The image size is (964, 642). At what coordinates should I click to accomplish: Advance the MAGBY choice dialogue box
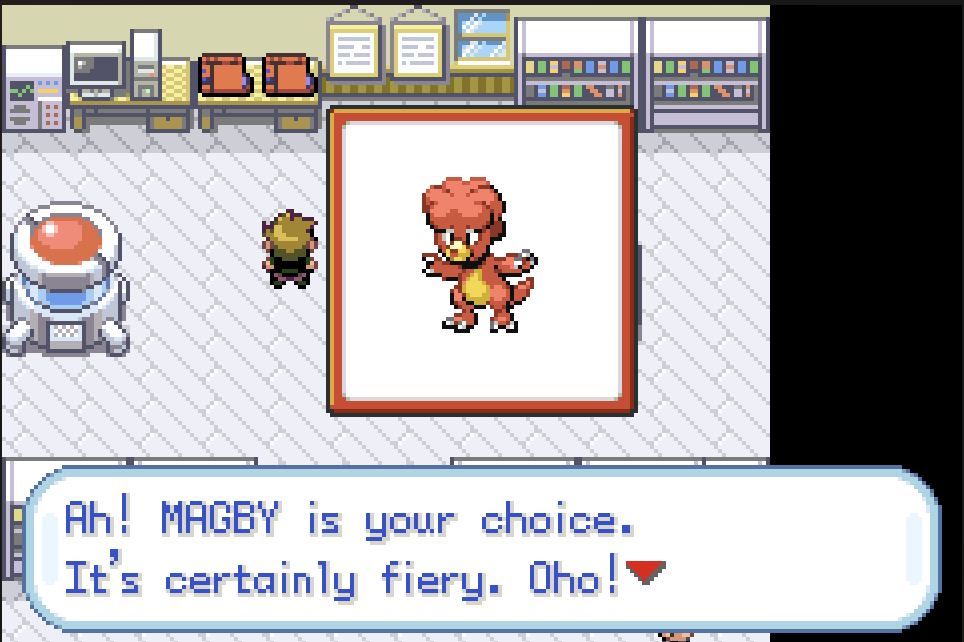(480, 549)
